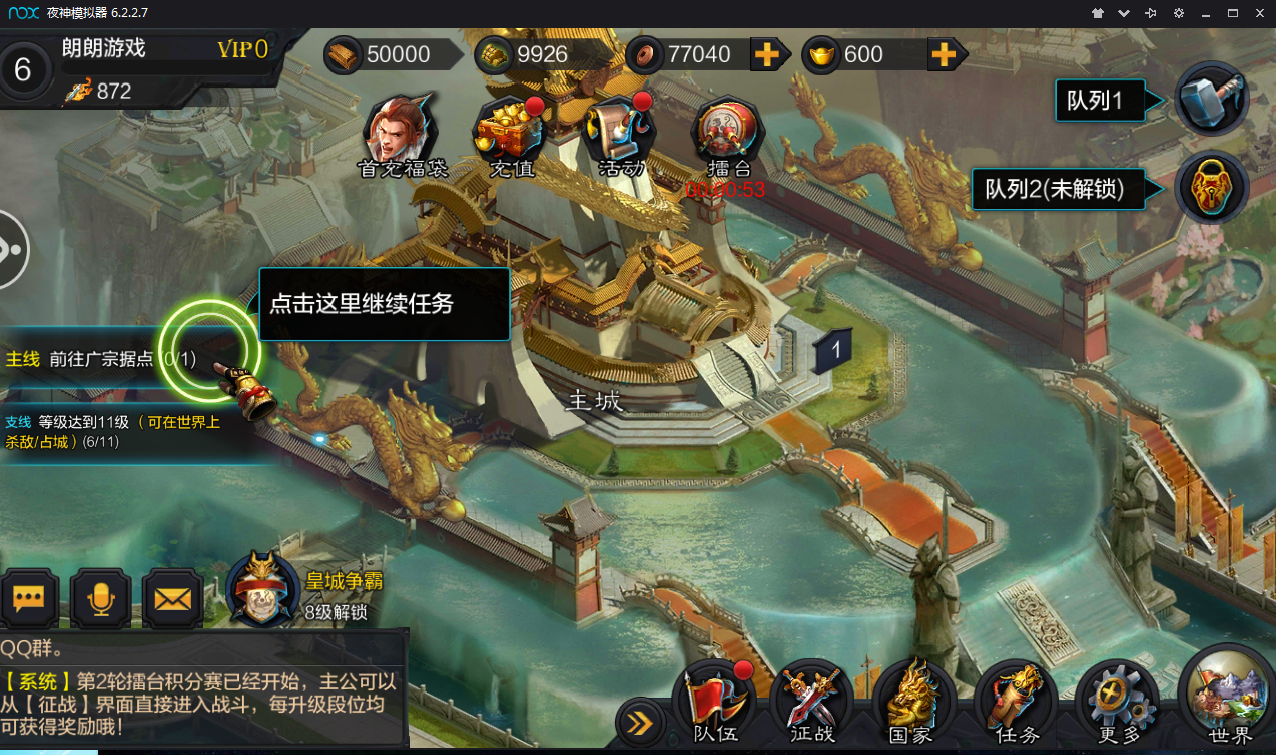View the side quest 等级达到11级
This screenshot has width=1276, height=755.
pyautogui.click(x=110, y=431)
